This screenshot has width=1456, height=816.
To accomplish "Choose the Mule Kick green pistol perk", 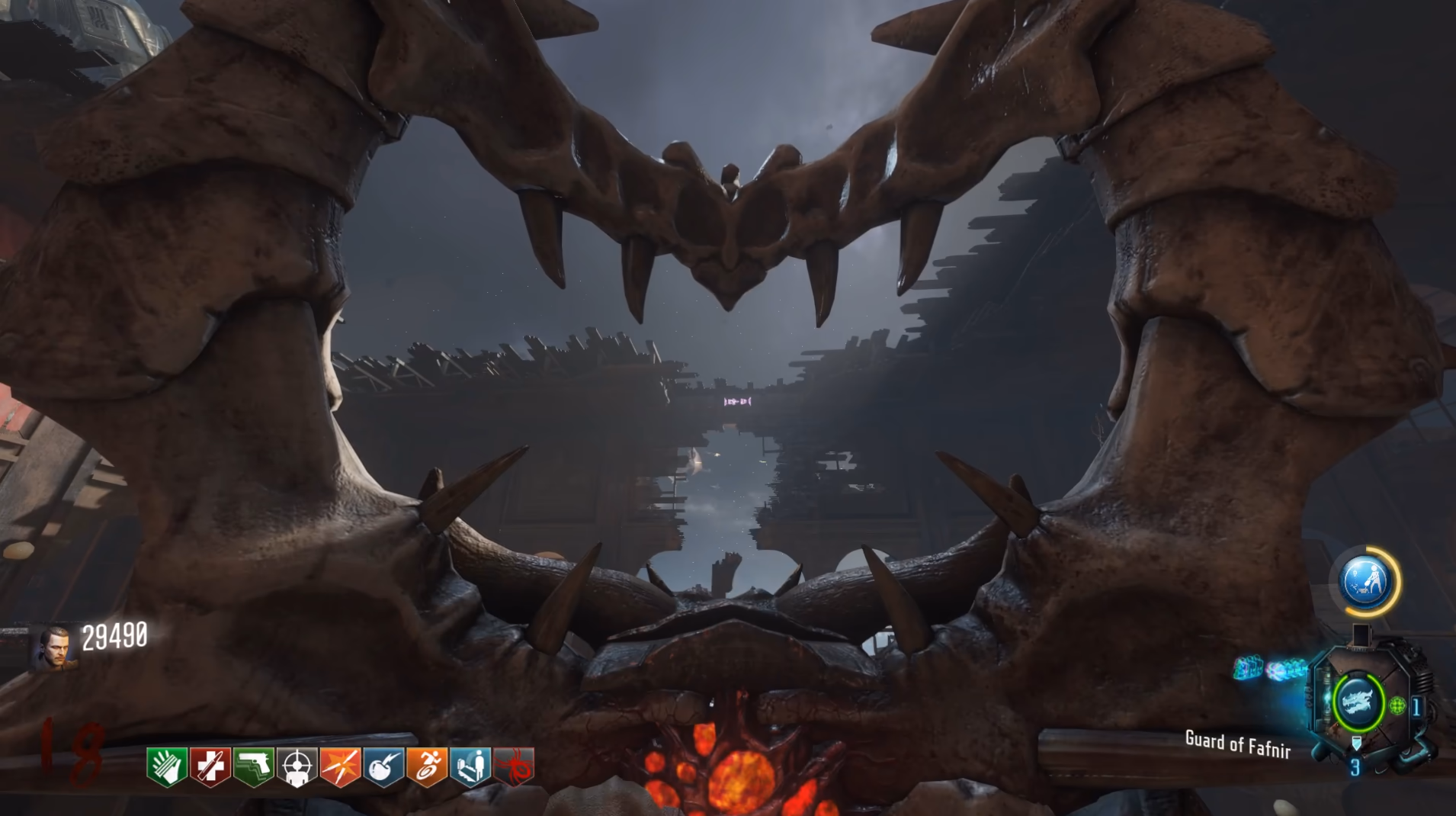I will (x=254, y=766).
